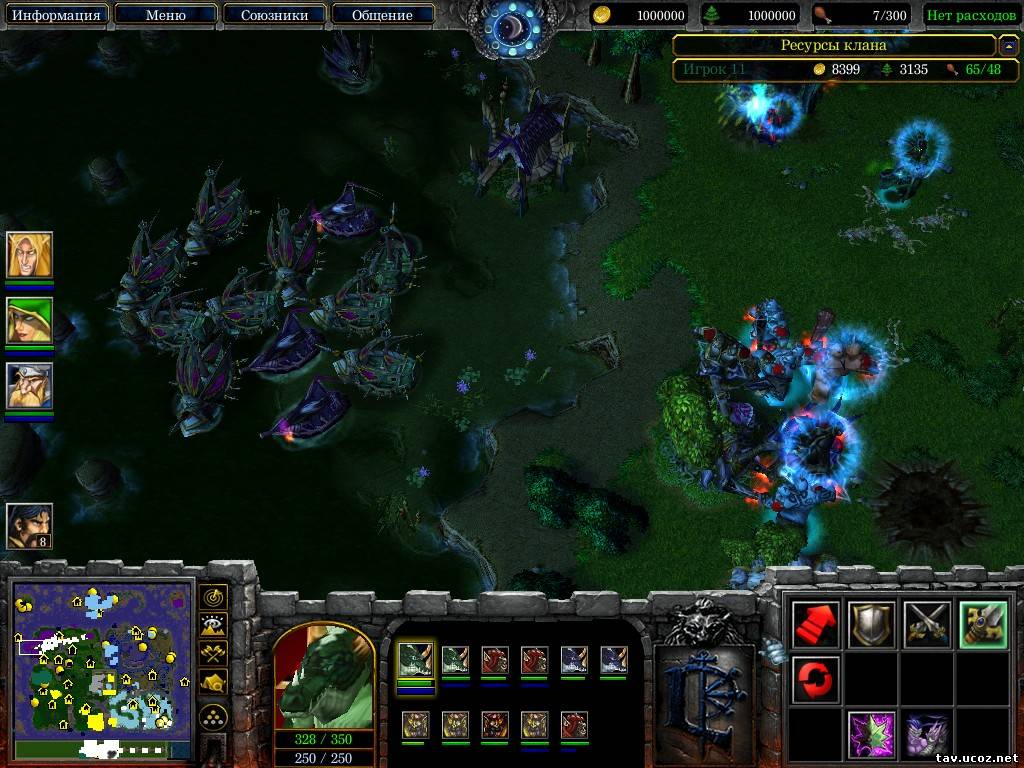
Task: Activate the red Move arrow command
Action: 814,625
